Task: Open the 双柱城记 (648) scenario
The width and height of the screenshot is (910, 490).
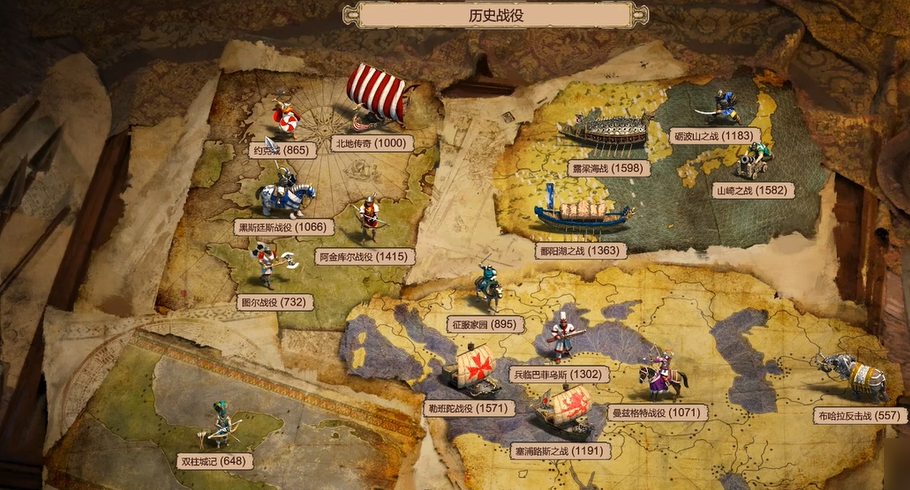Action: (214, 461)
